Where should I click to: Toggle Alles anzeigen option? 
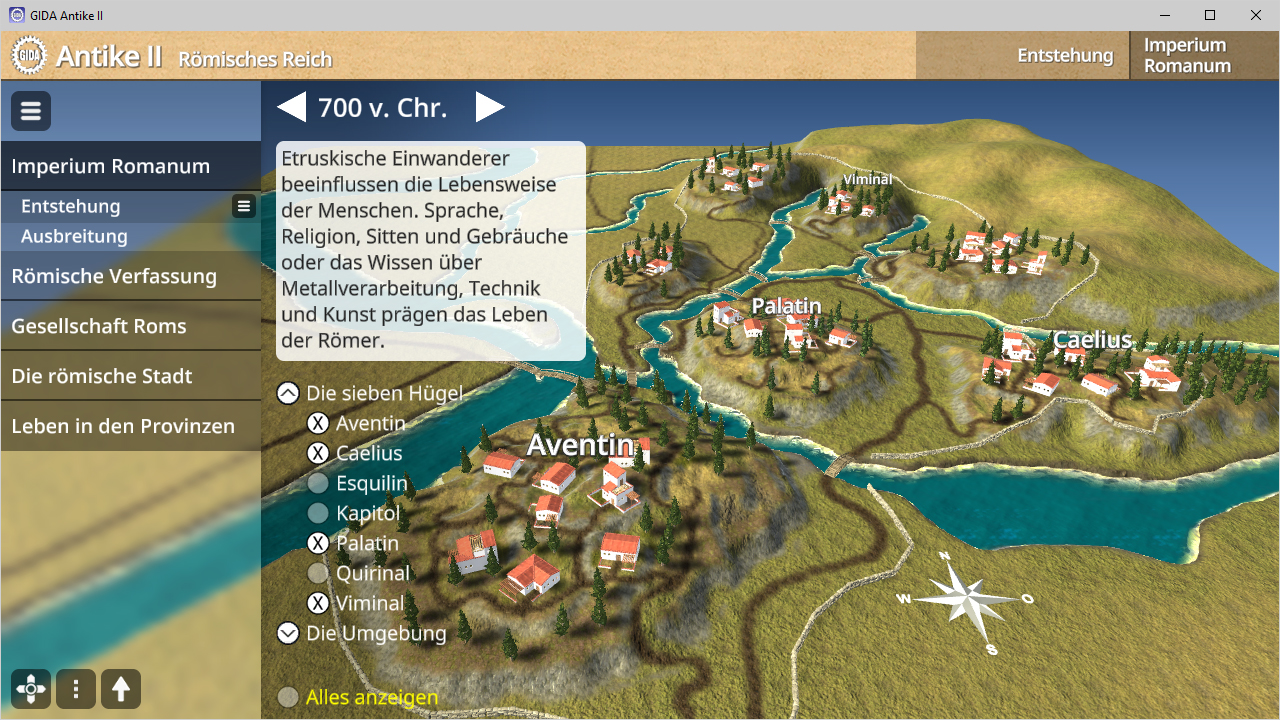coord(288,697)
